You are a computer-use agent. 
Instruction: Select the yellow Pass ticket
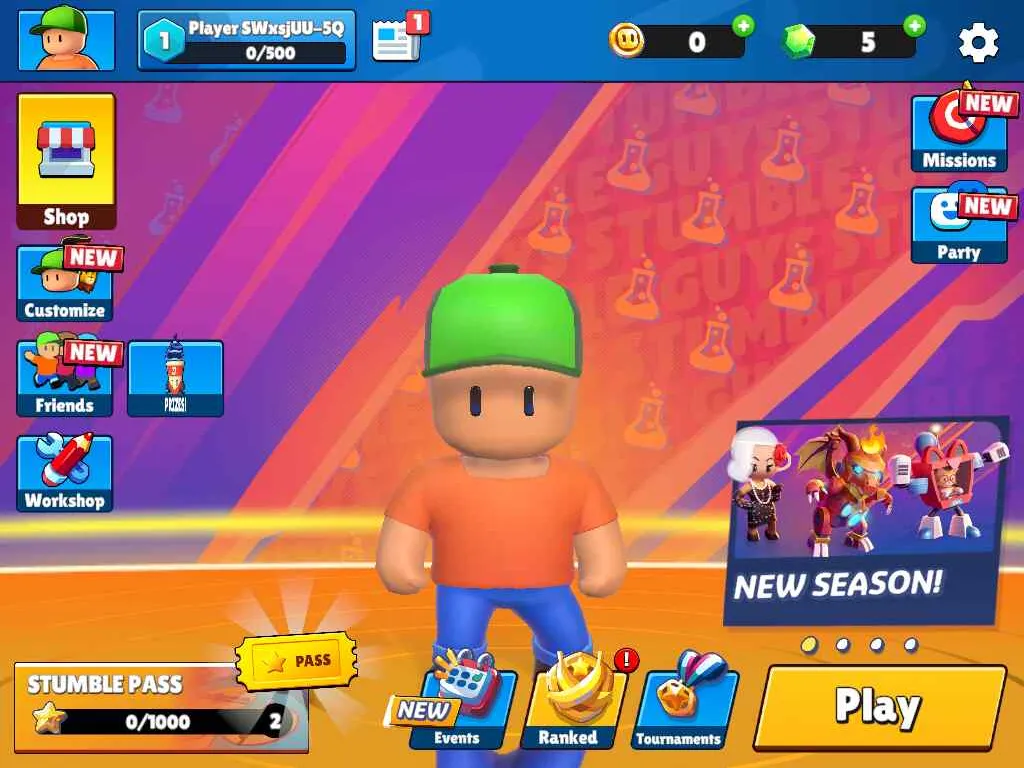pos(296,661)
